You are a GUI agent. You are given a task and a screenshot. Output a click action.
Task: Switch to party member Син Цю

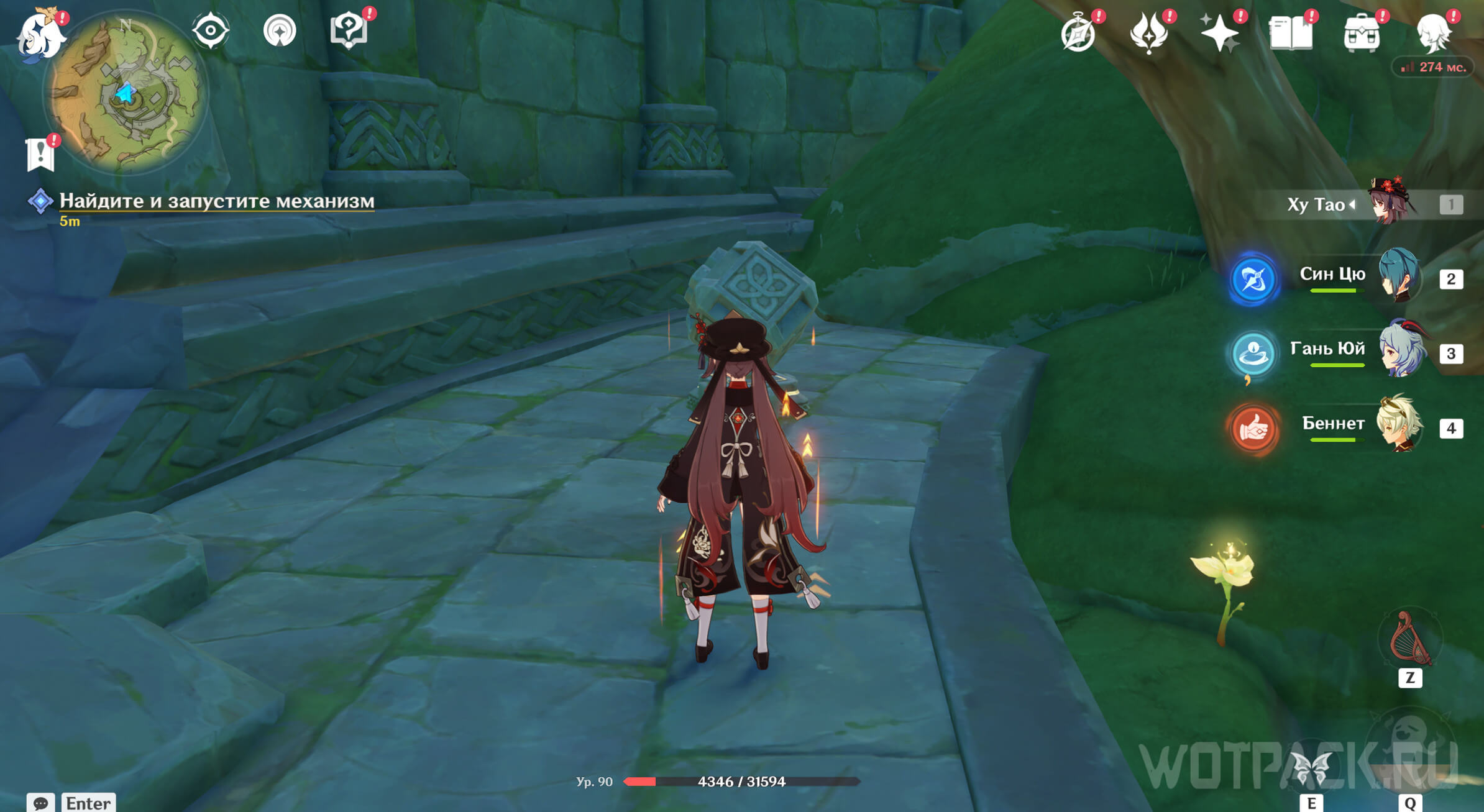click(x=1398, y=276)
